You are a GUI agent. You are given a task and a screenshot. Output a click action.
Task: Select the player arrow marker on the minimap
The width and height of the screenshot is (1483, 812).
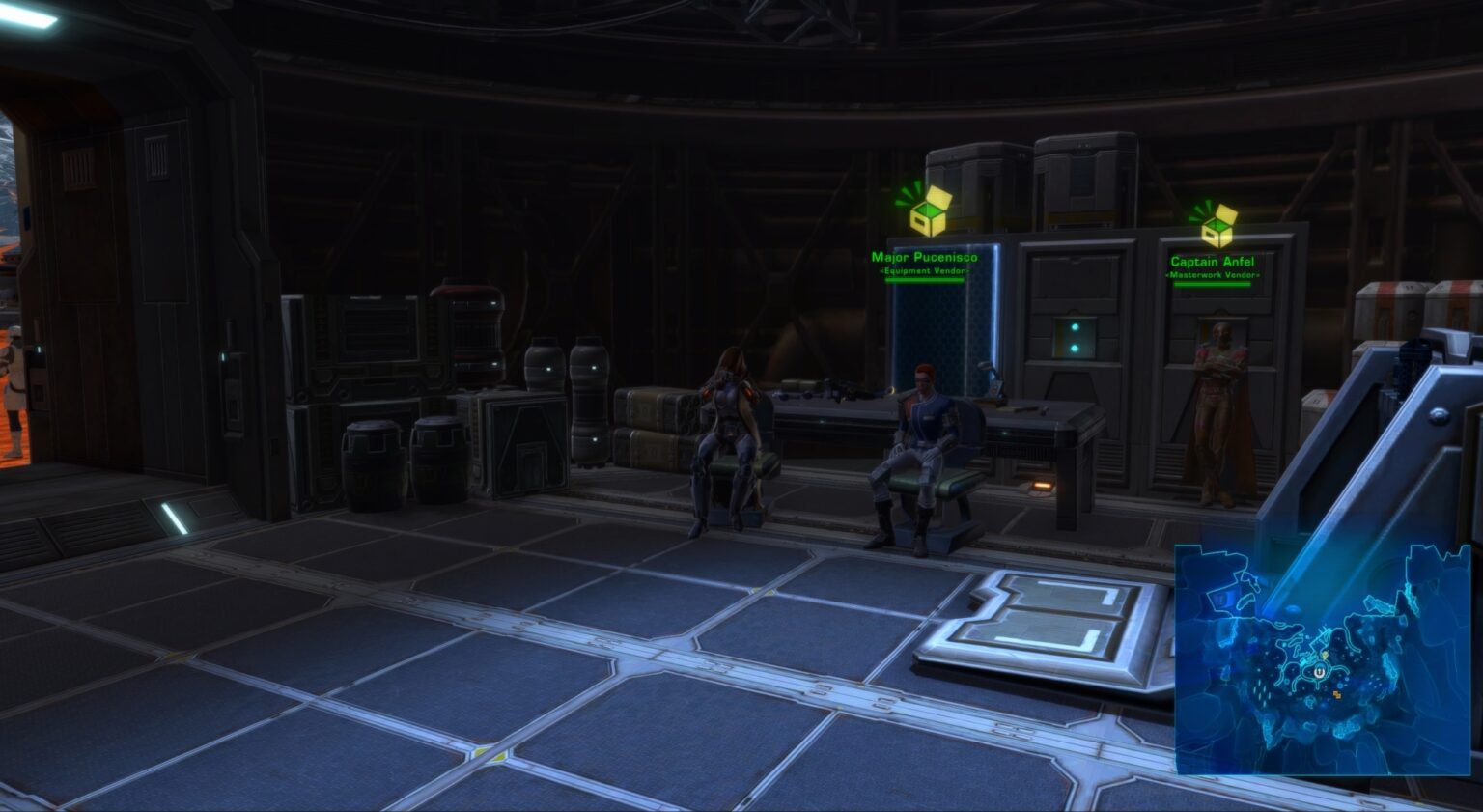pyautogui.click(x=1319, y=673)
